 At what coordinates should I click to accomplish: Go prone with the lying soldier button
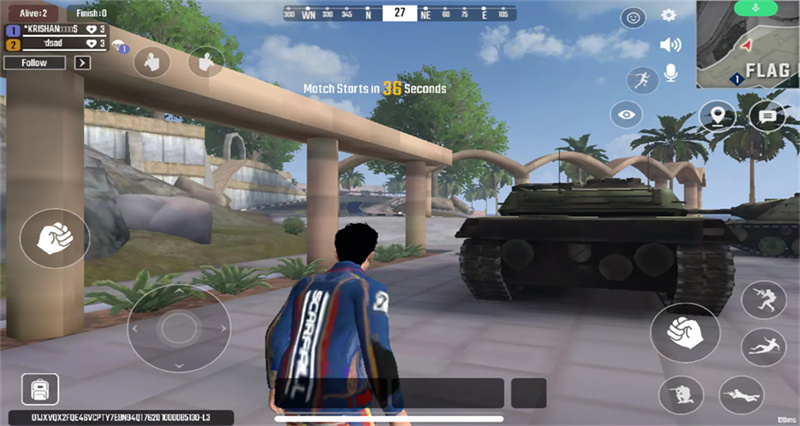click(x=741, y=393)
